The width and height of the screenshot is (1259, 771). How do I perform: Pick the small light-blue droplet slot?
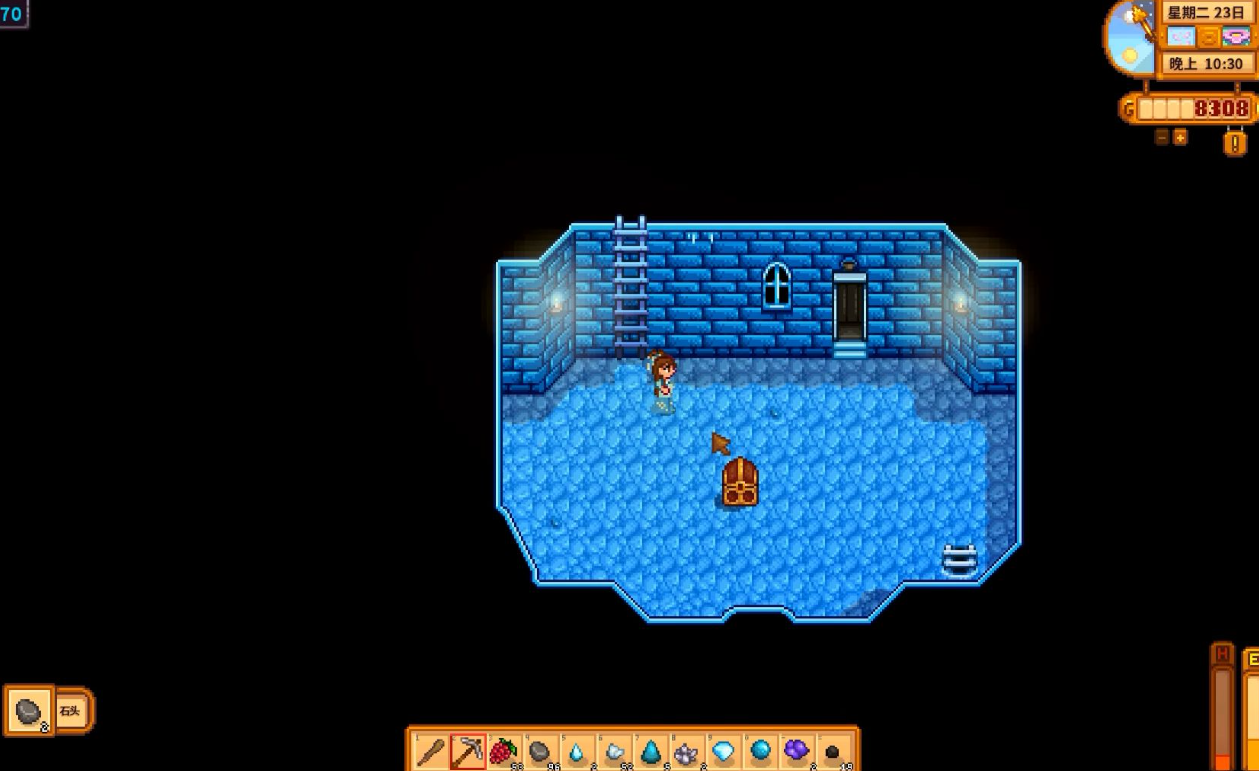pyautogui.click(x=577, y=751)
